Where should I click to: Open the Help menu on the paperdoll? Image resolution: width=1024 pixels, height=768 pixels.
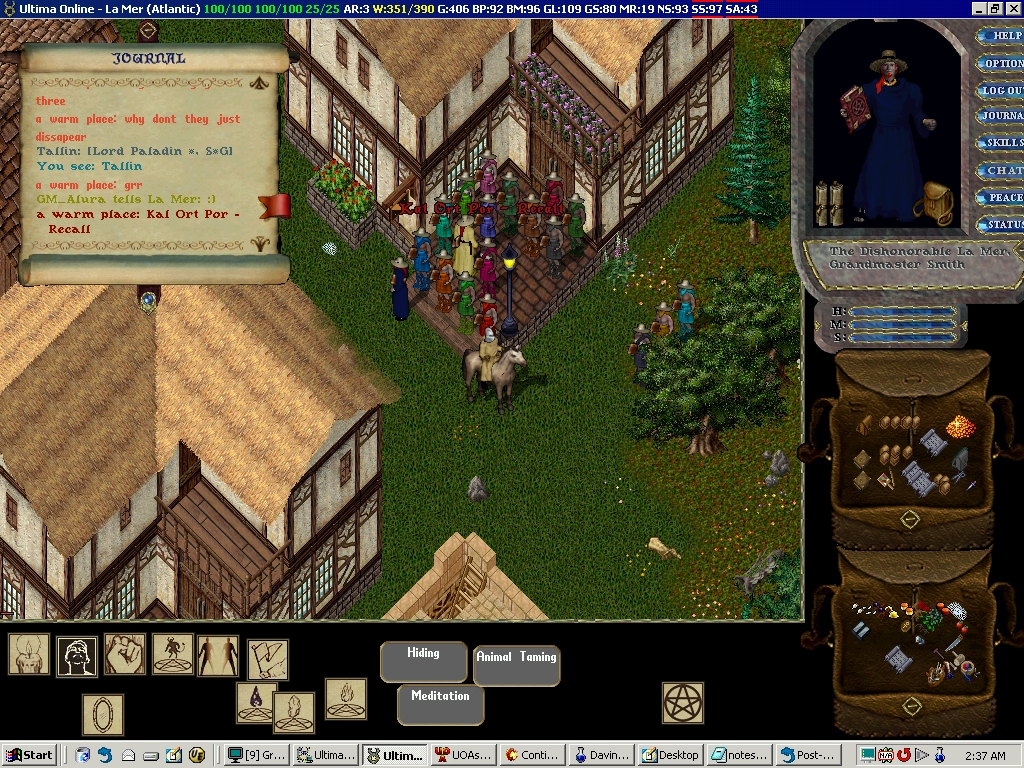point(1003,36)
